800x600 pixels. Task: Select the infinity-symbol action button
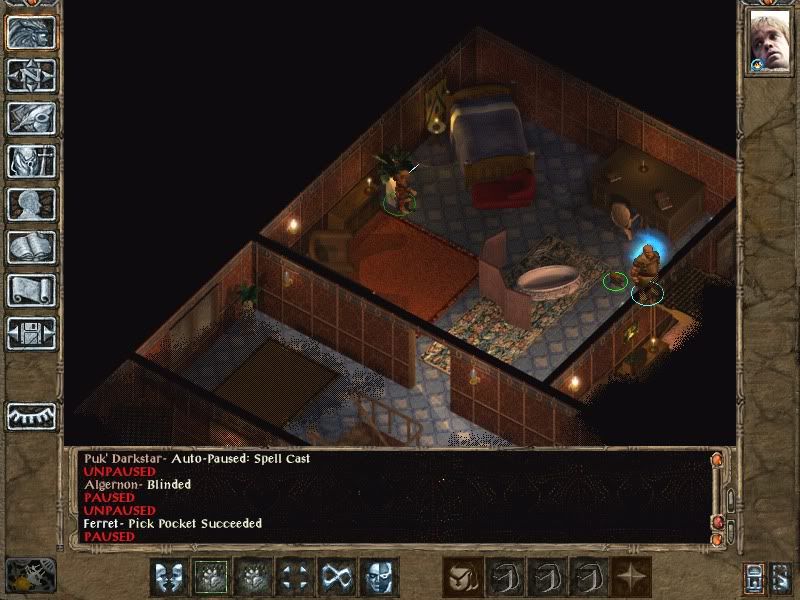pos(338,577)
